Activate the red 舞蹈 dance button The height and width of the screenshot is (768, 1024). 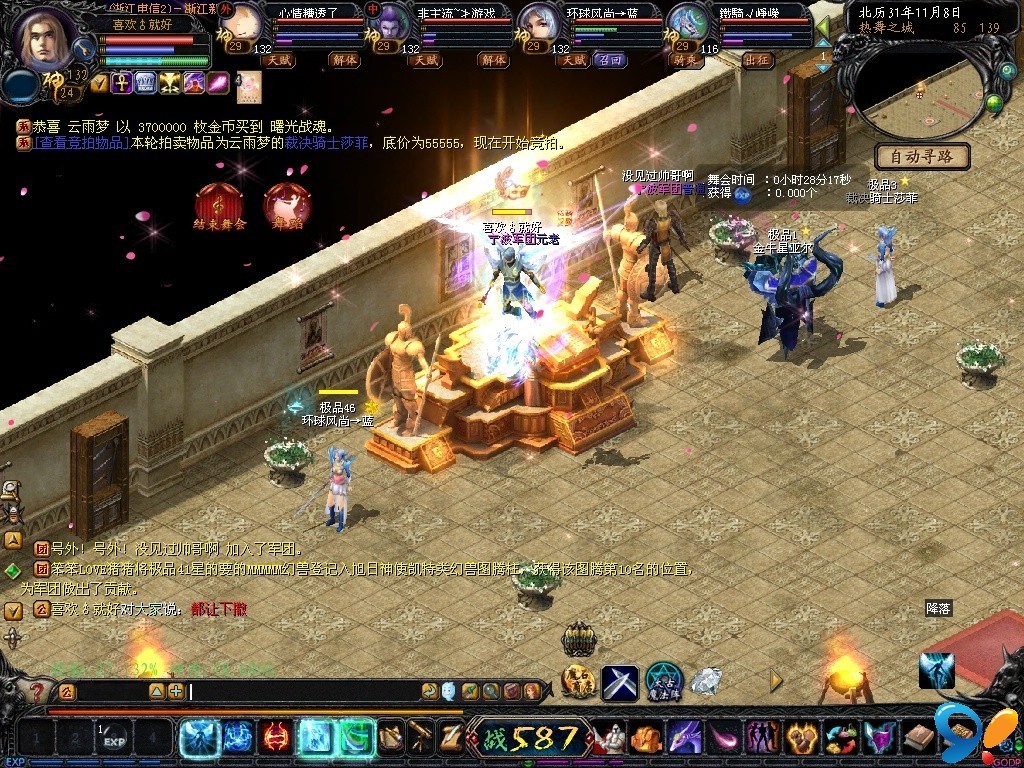pyautogui.click(x=287, y=207)
